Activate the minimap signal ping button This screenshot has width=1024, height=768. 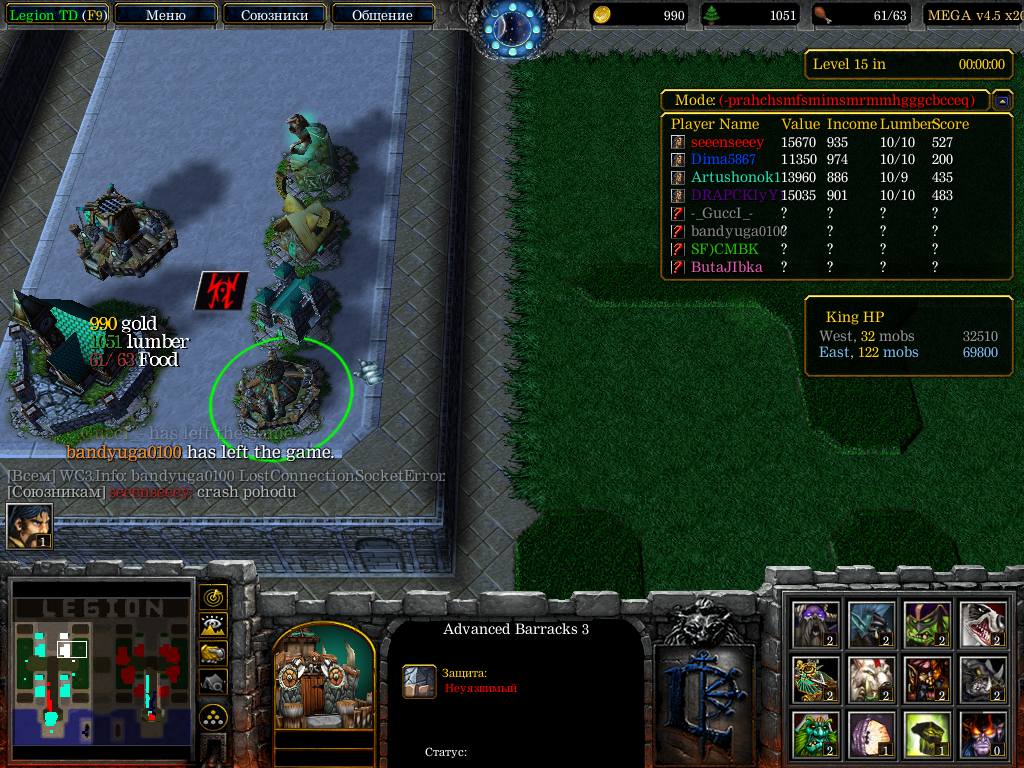[214, 597]
